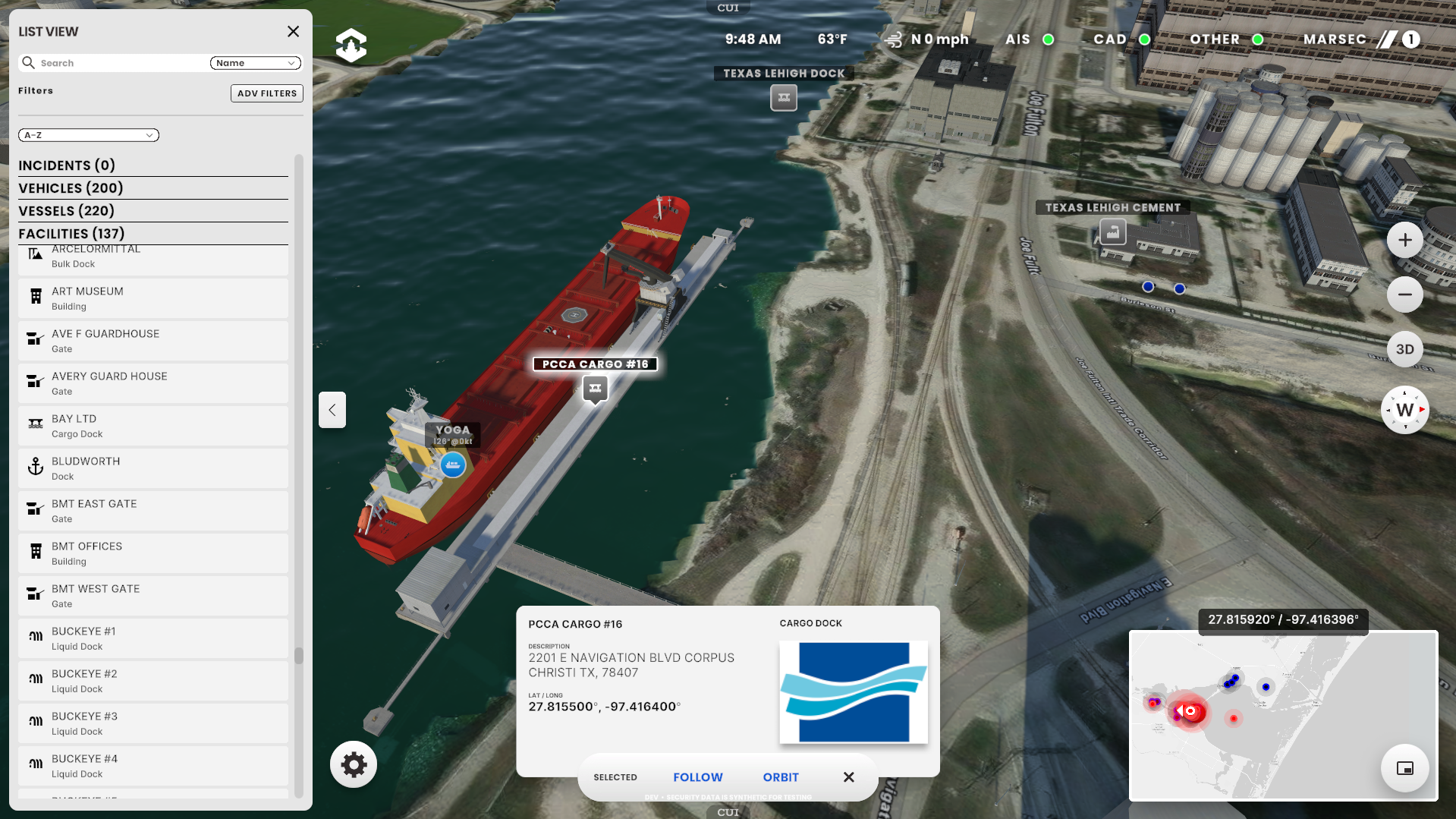This screenshot has width=1456, height=819.
Task: Zoom in on the map
Action: 1404,239
